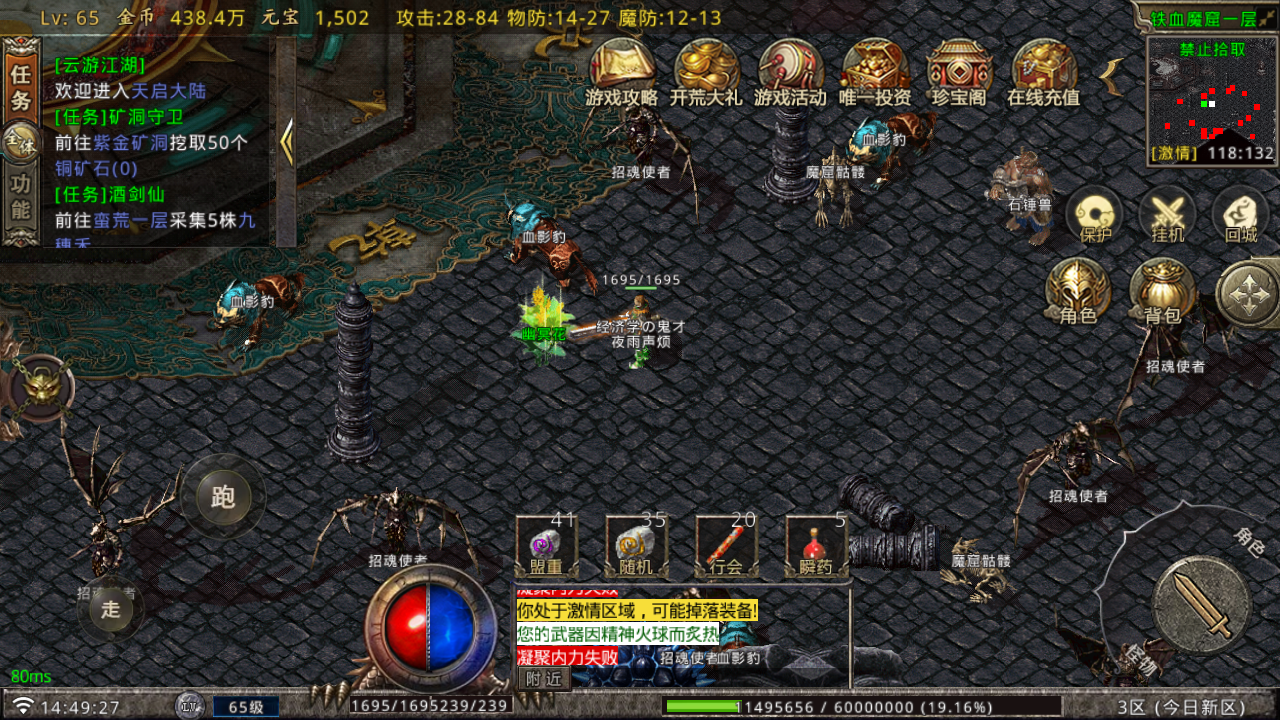1280x720 pixels.
Task: Open the 唯一投资 investment chest
Action: coord(875,70)
